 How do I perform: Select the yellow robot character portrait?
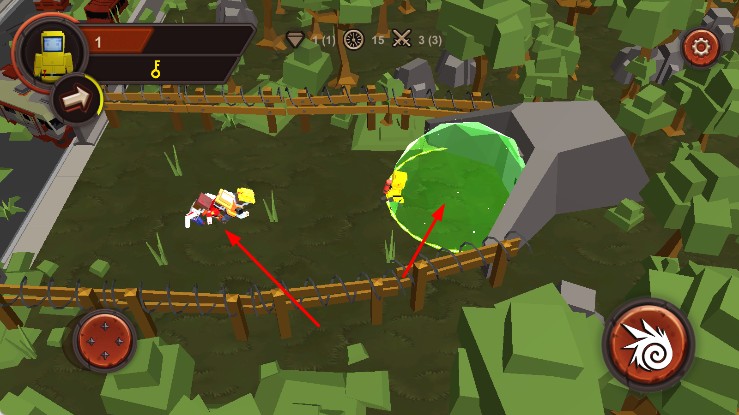tap(49, 53)
